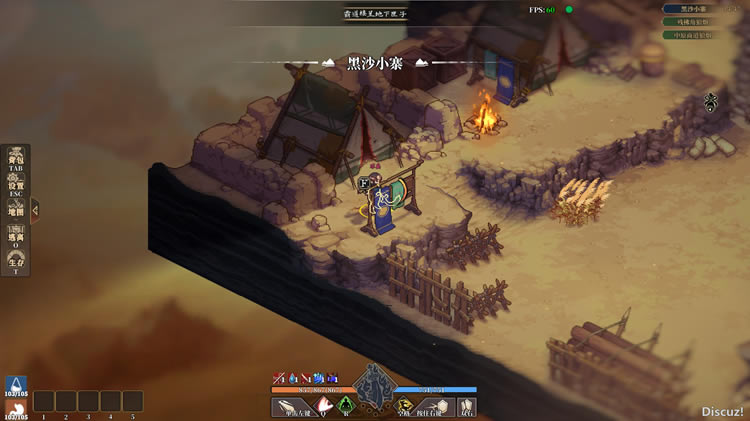Collapse the left side menu arrow
This screenshot has width=750, height=421.
(x=35, y=210)
